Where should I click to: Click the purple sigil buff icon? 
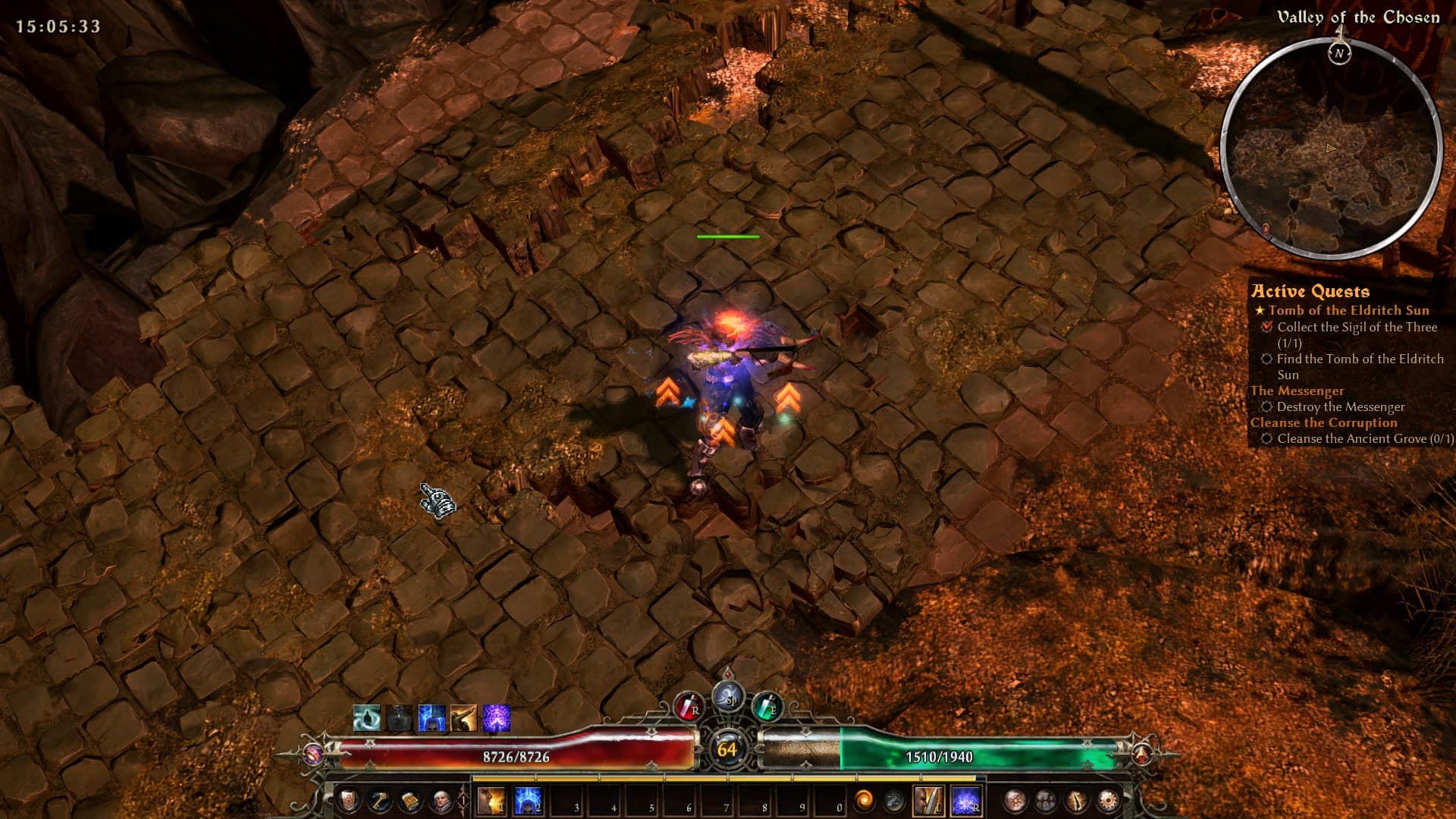click(x=497, y=718)
